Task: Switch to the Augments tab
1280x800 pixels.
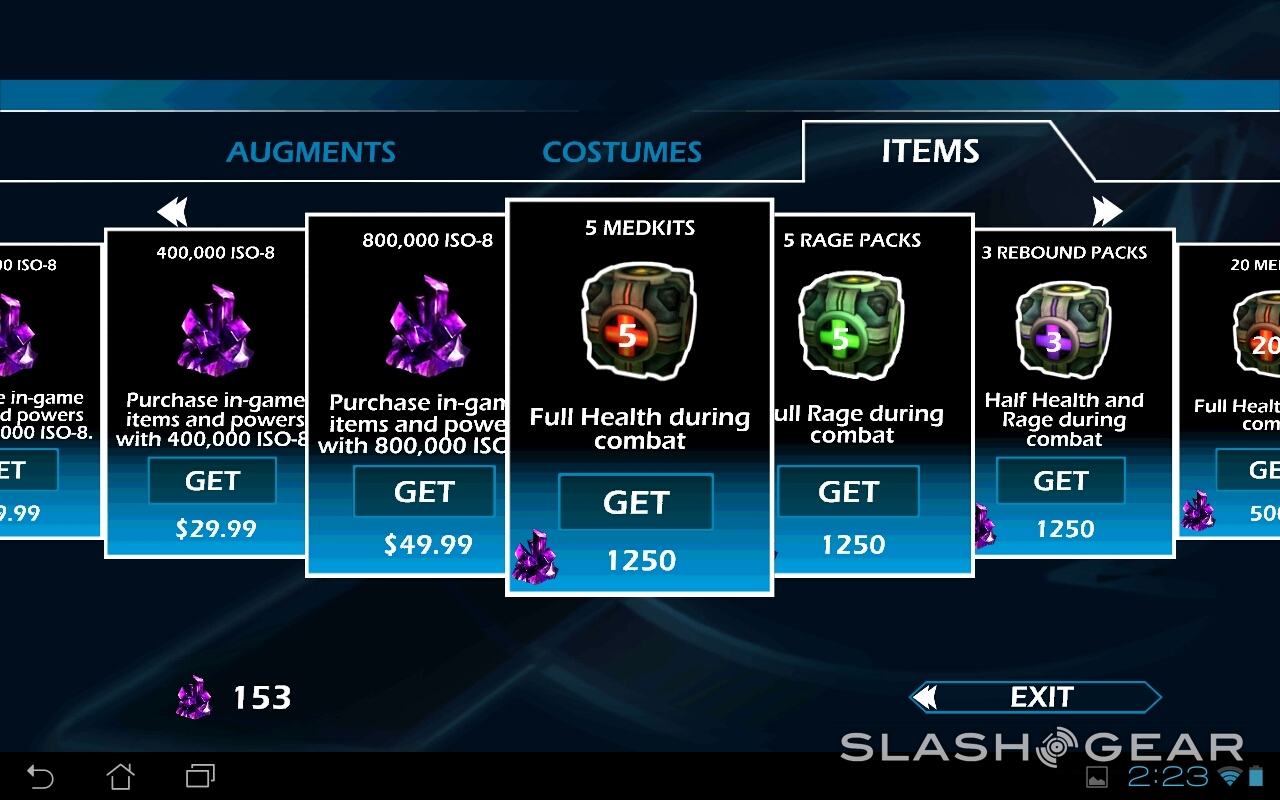Action: click(311, 152)
